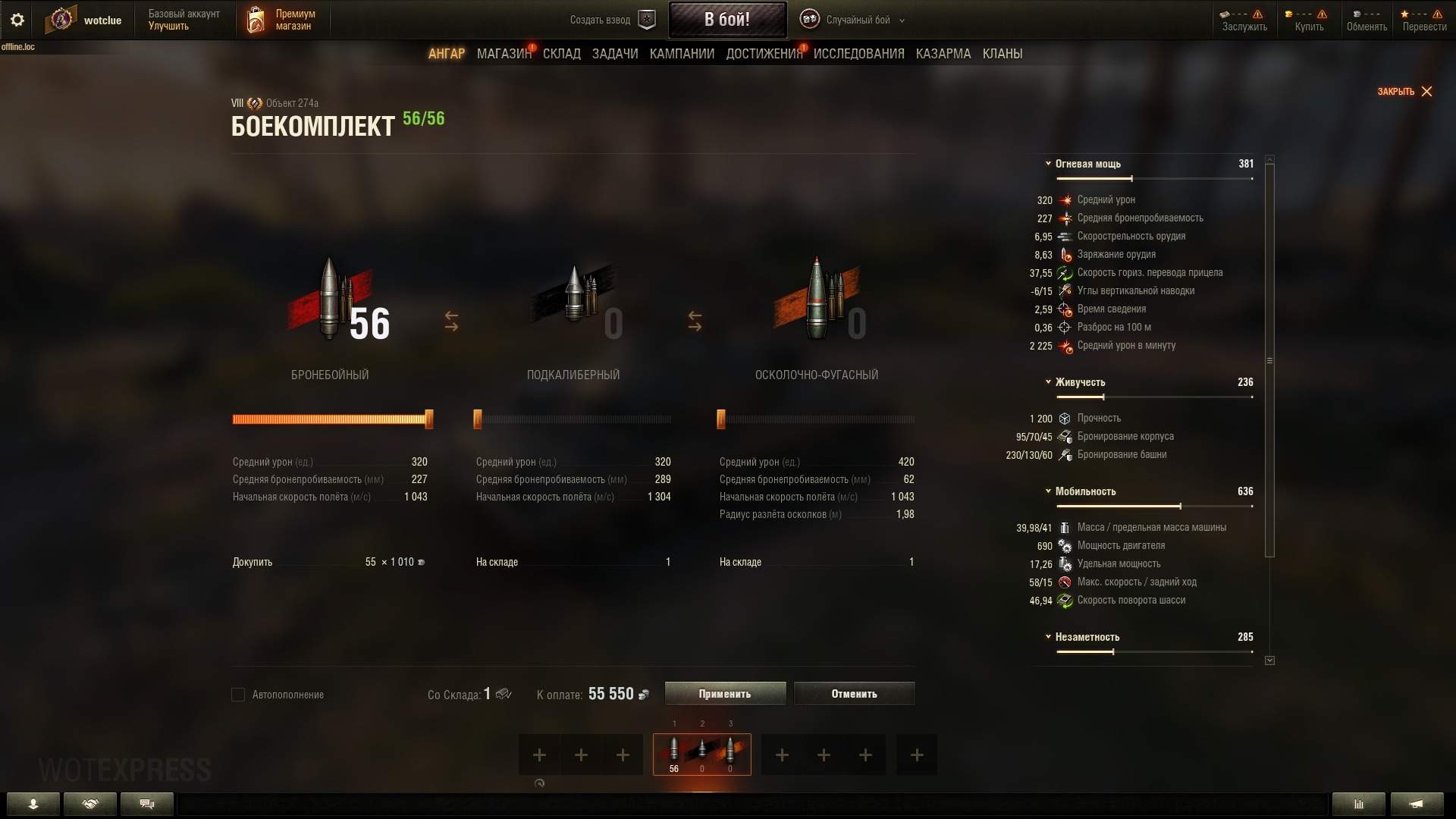Switch to the КАМПАНИИ tab
This screenshot has height=819, width=1456.
[682, 54]
